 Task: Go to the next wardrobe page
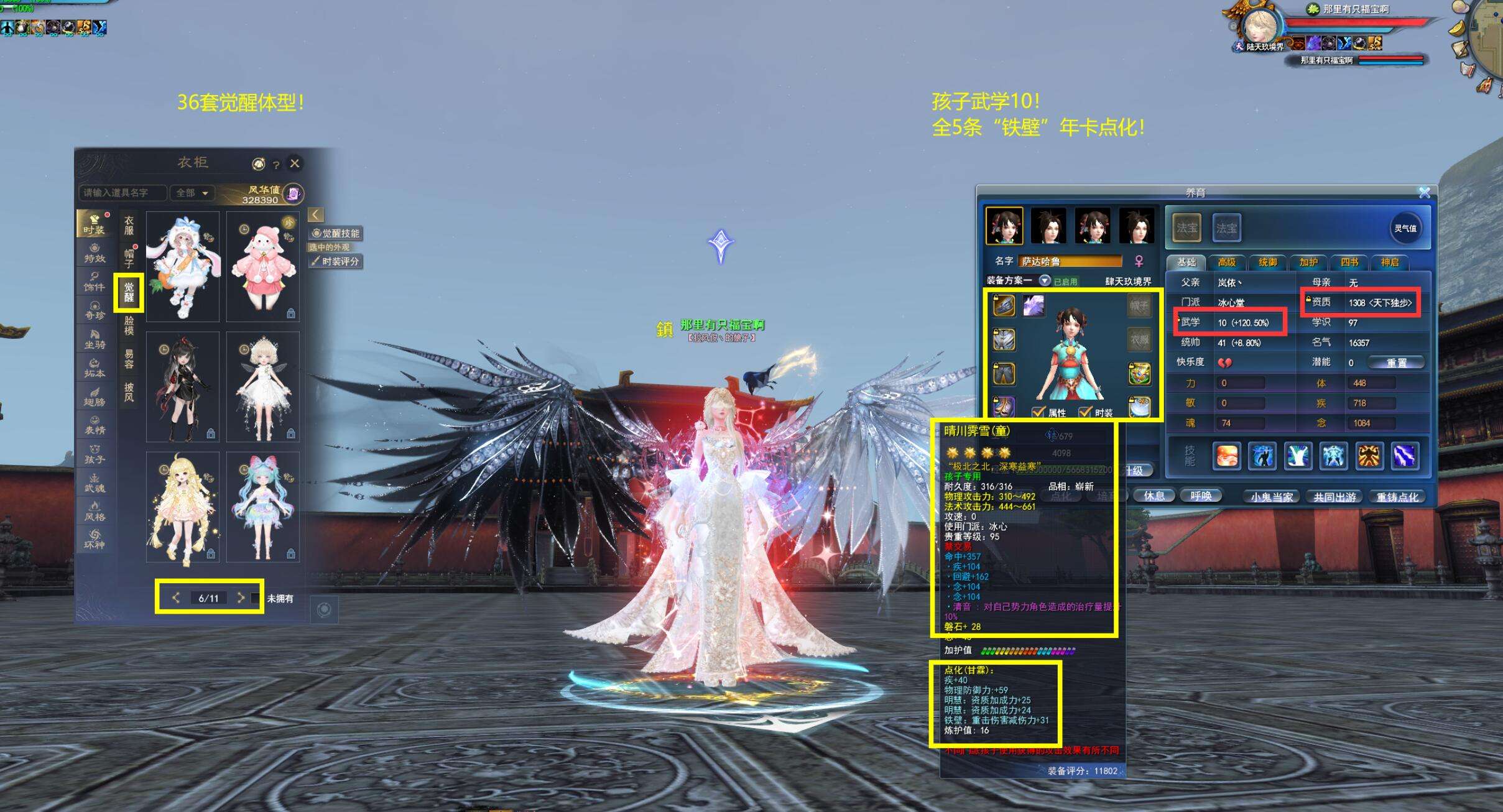click(241, 597)
